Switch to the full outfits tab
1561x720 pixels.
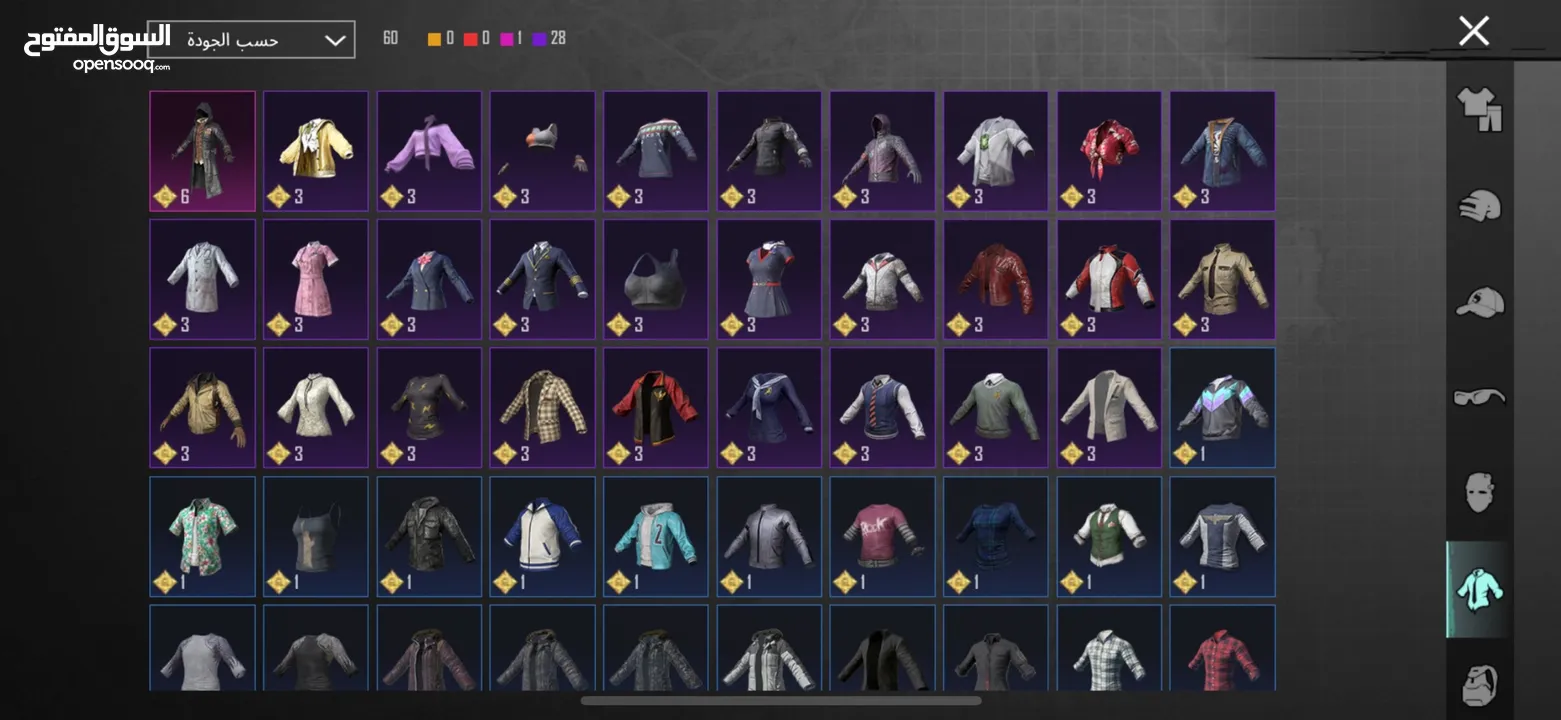(1478, 108)
